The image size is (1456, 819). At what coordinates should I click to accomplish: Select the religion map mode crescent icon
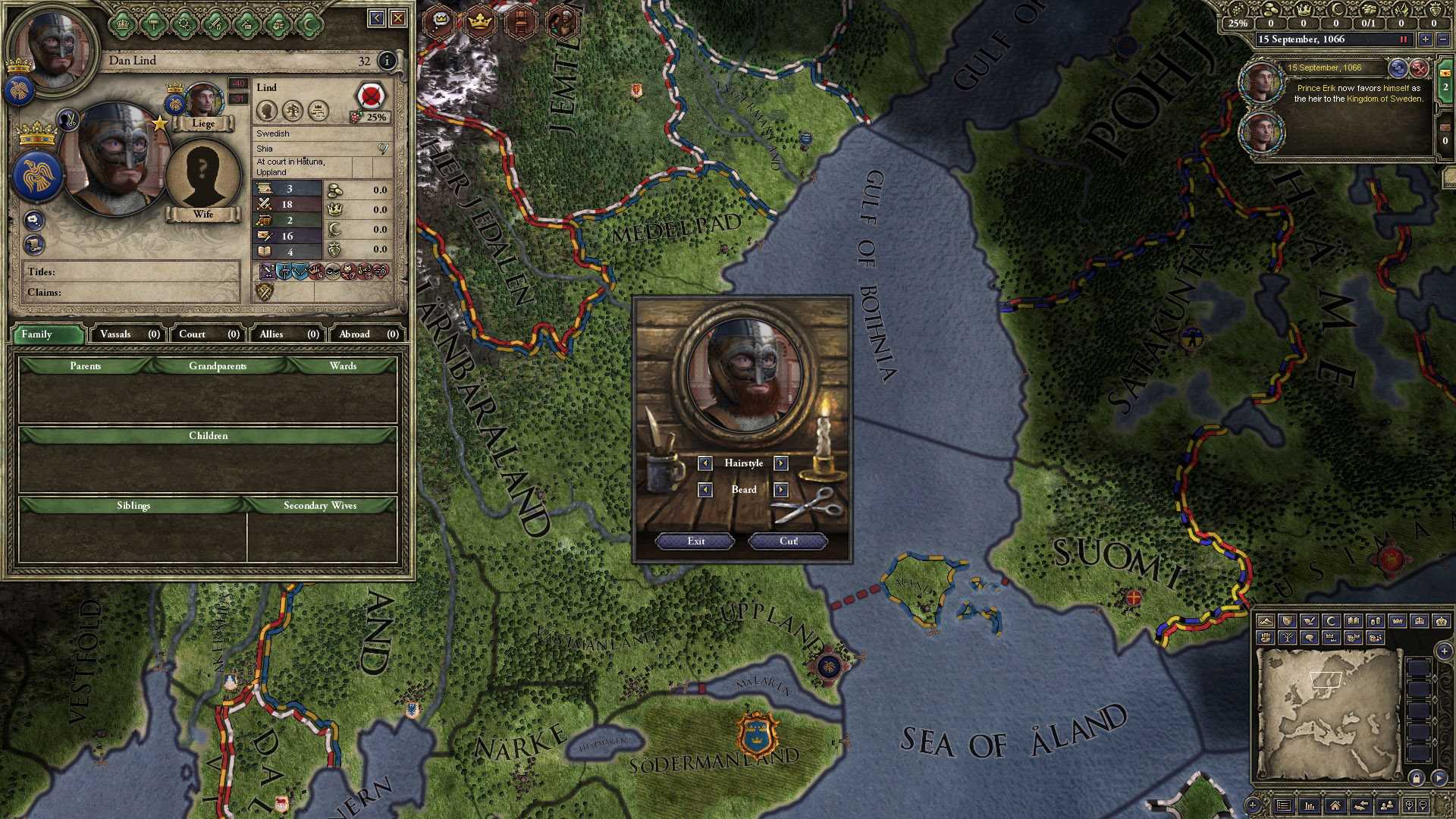tap(1330, 622)
